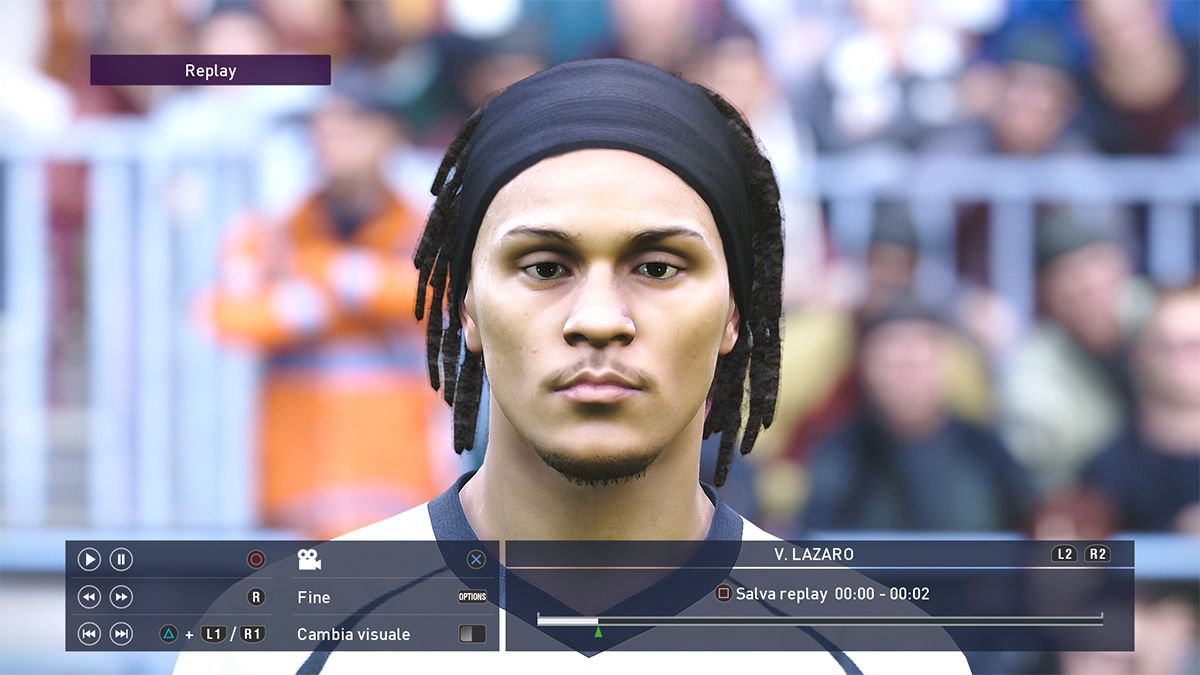
Task: Fast forward the replay
Action: point(121,597)
